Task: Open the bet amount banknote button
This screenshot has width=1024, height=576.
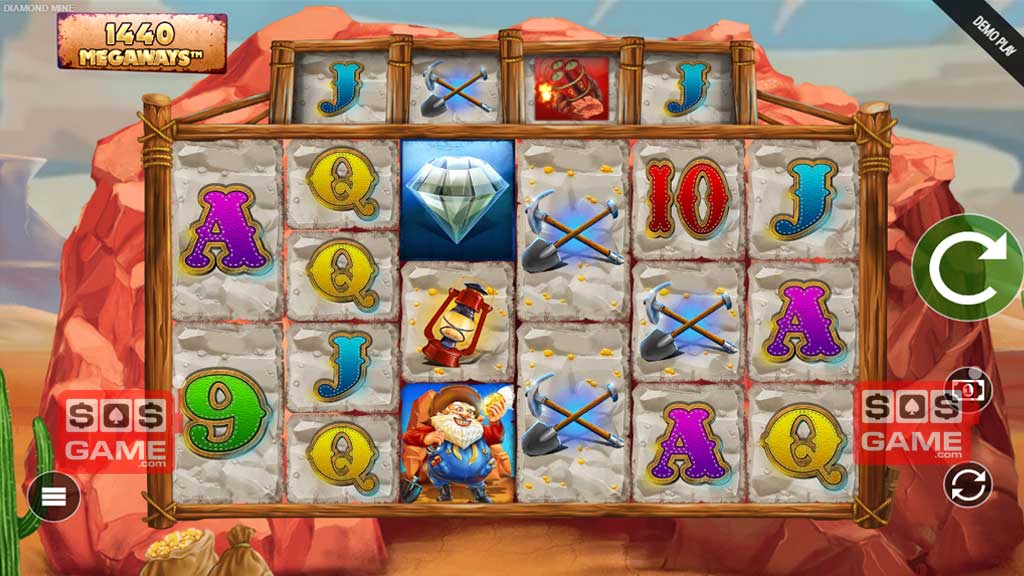Action: pos(969,386)
